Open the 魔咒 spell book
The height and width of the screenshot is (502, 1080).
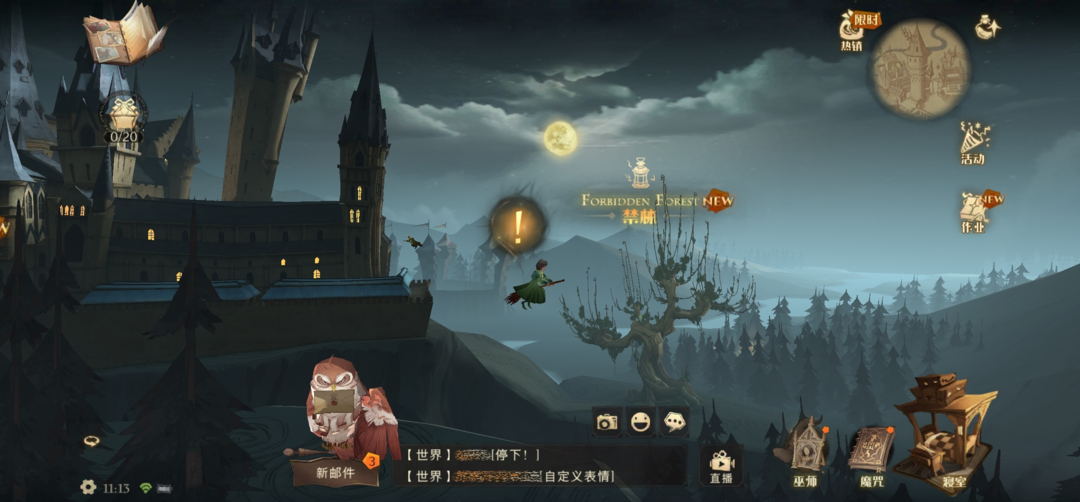coord(871,453)
